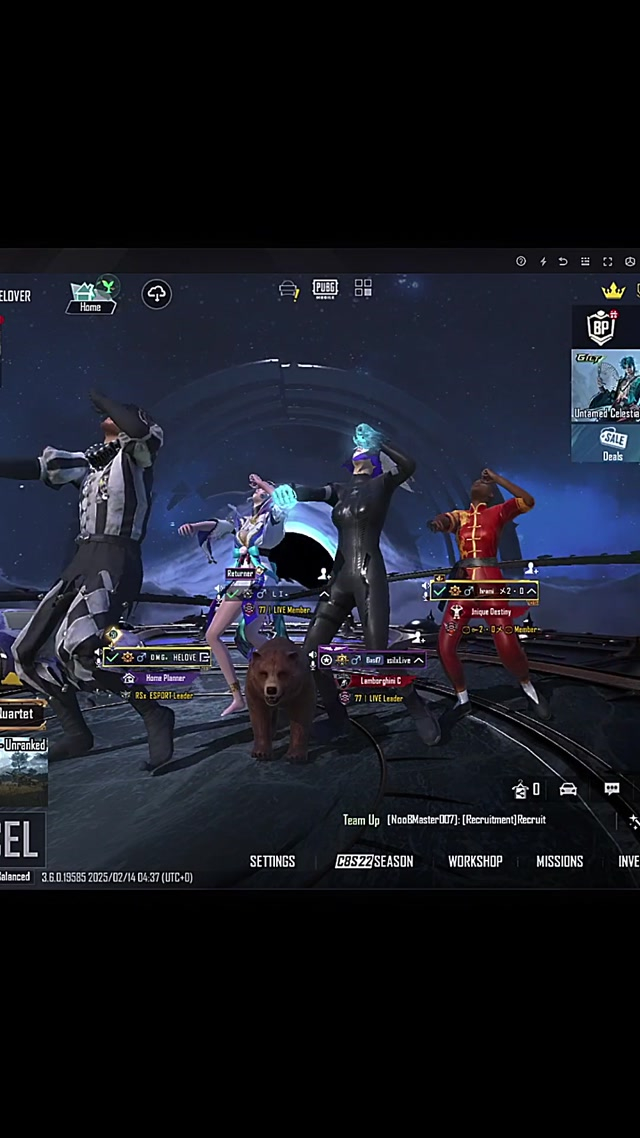640x1138 pixels.
Task: Toggle fullscreen in the emulator toolbar
Action: pos(607,262)
